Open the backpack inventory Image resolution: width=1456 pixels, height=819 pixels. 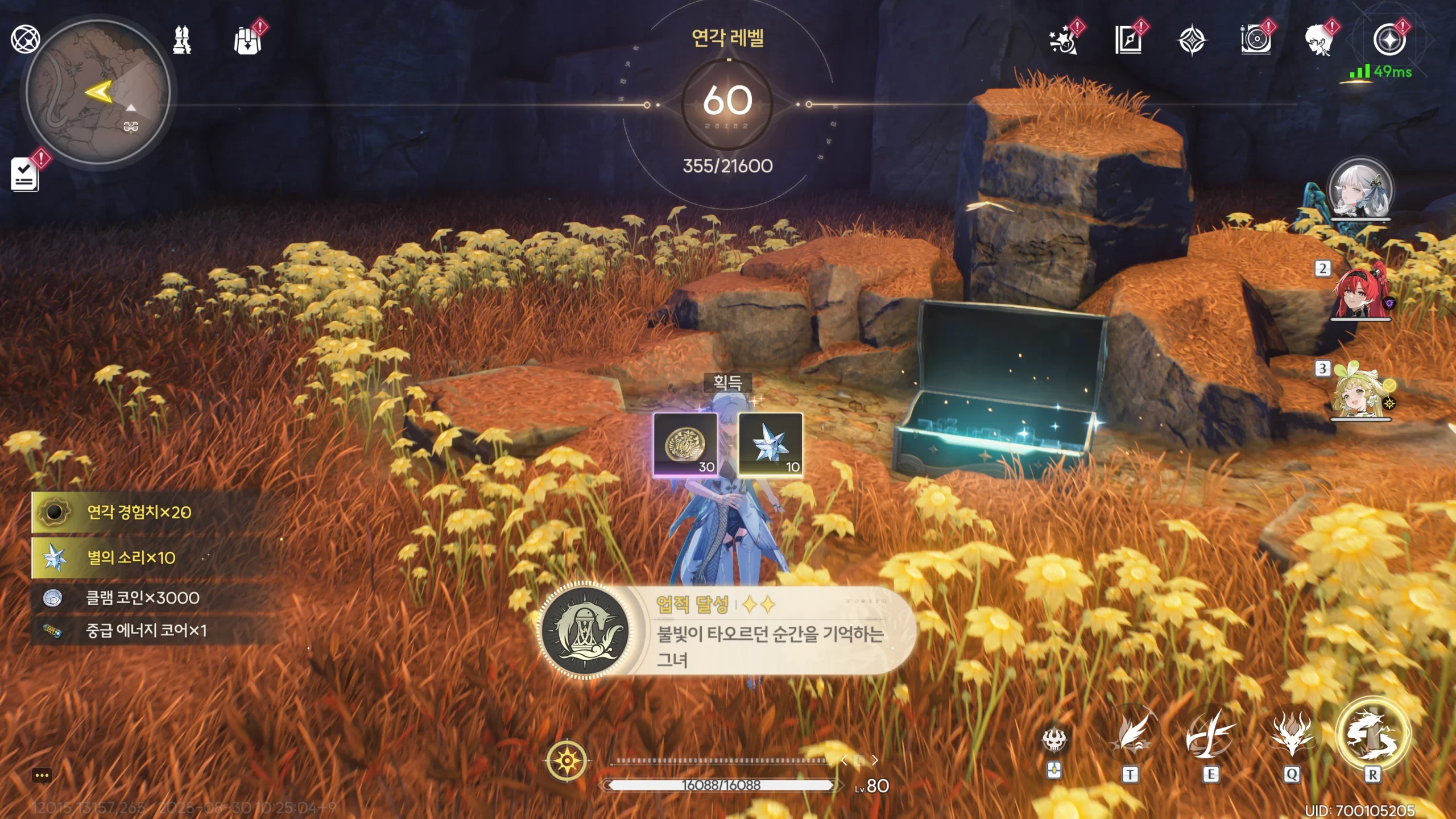coord(247,40)
